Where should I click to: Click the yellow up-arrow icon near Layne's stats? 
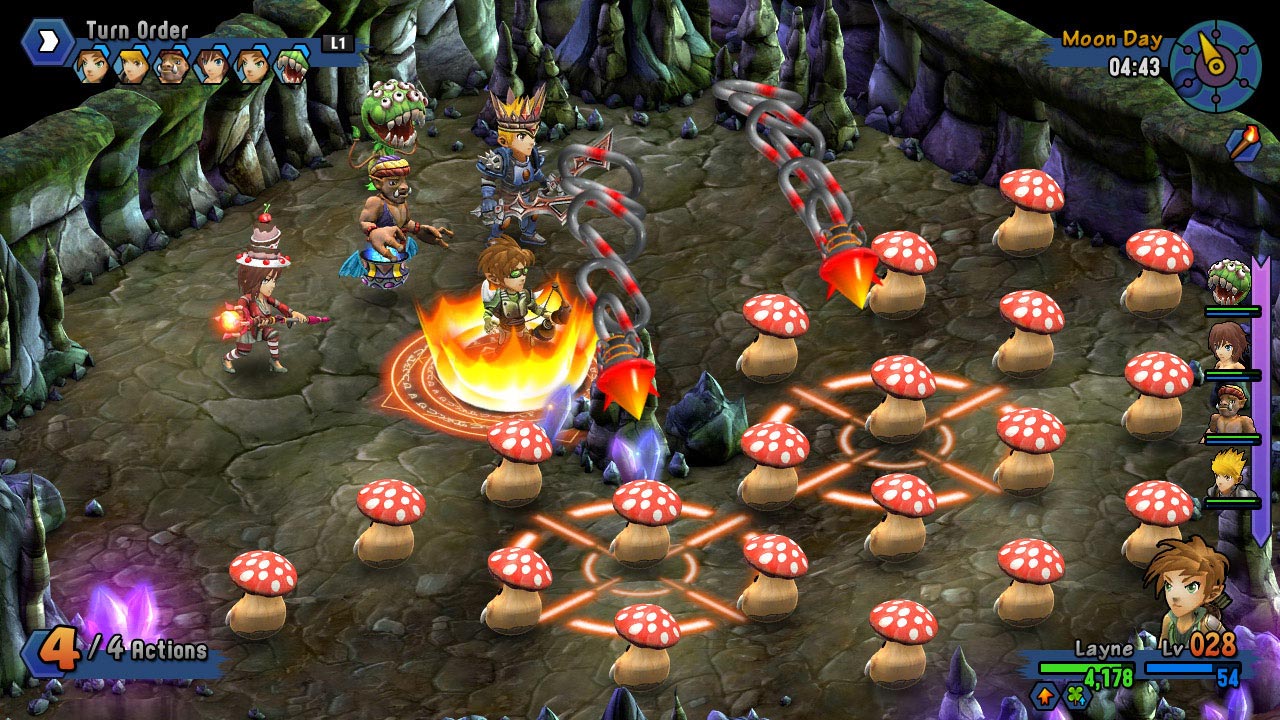click(1045, 697)
